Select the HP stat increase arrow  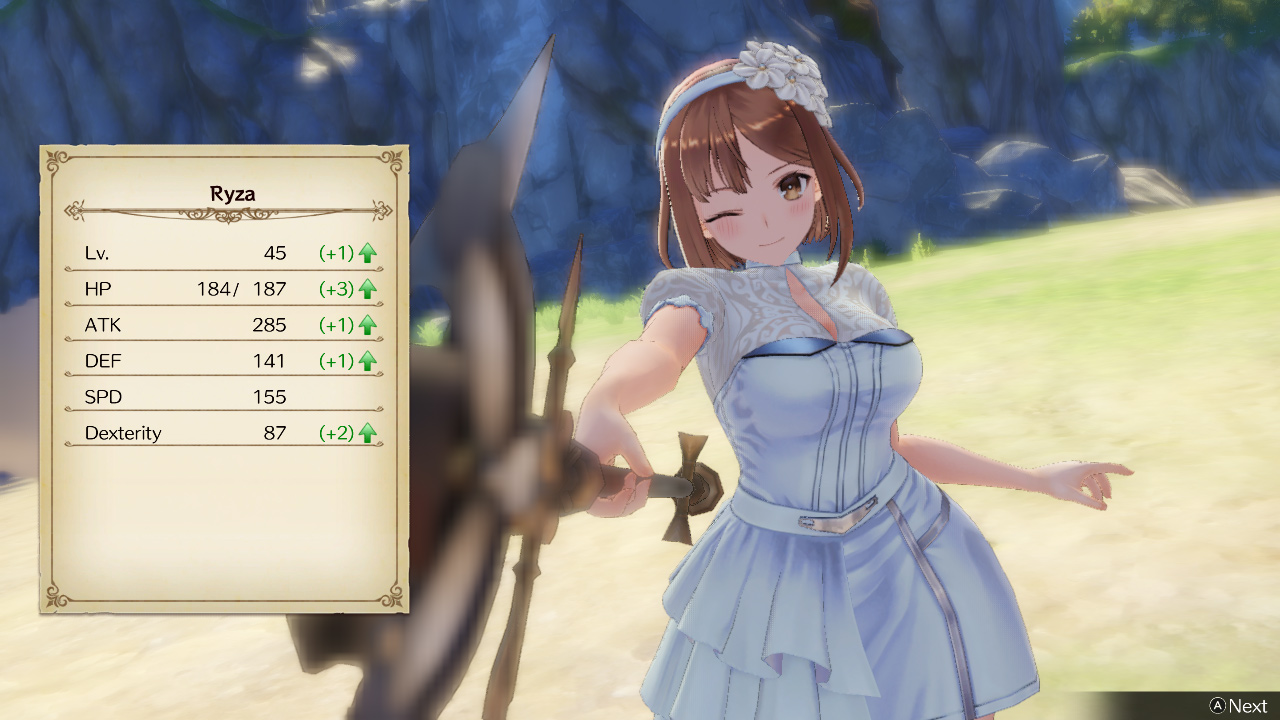click(x=367, y=289)
